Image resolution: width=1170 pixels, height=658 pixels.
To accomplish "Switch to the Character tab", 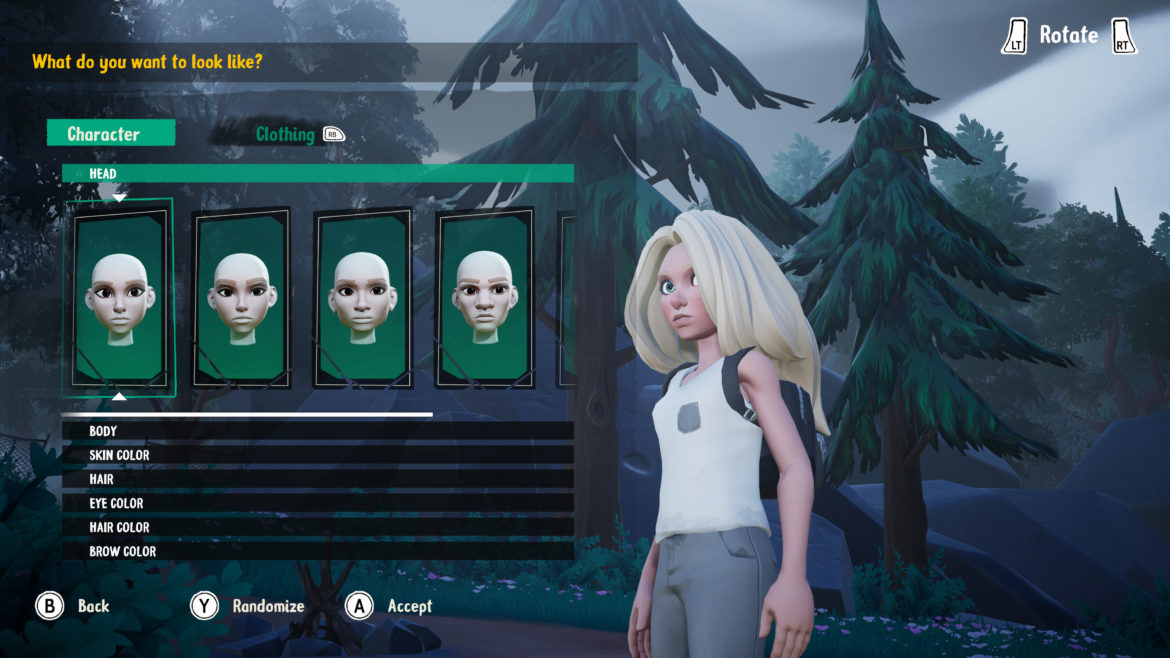I will [x=110, y=134].
